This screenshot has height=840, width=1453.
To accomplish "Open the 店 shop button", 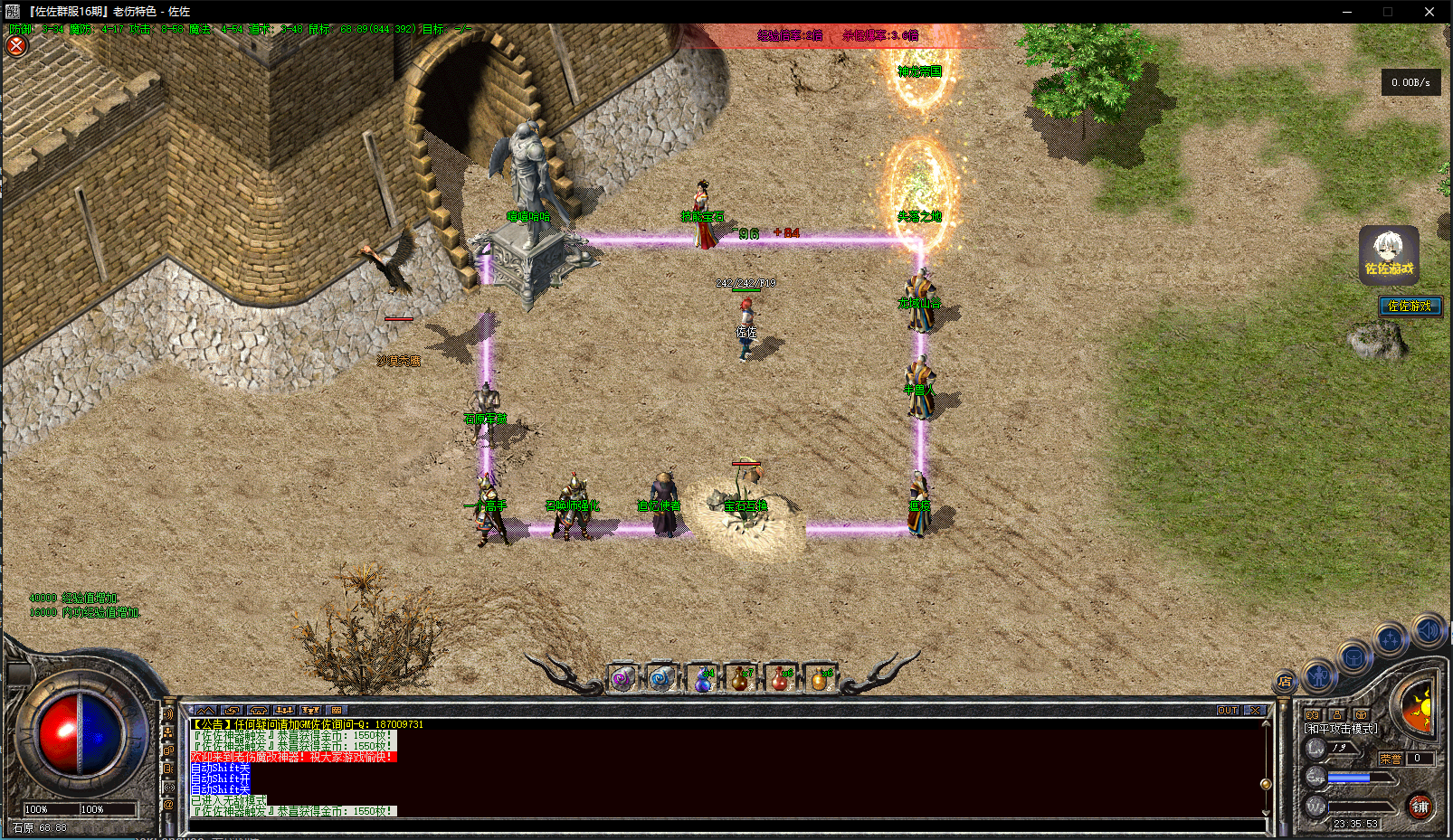I will tap(1285, 681).
